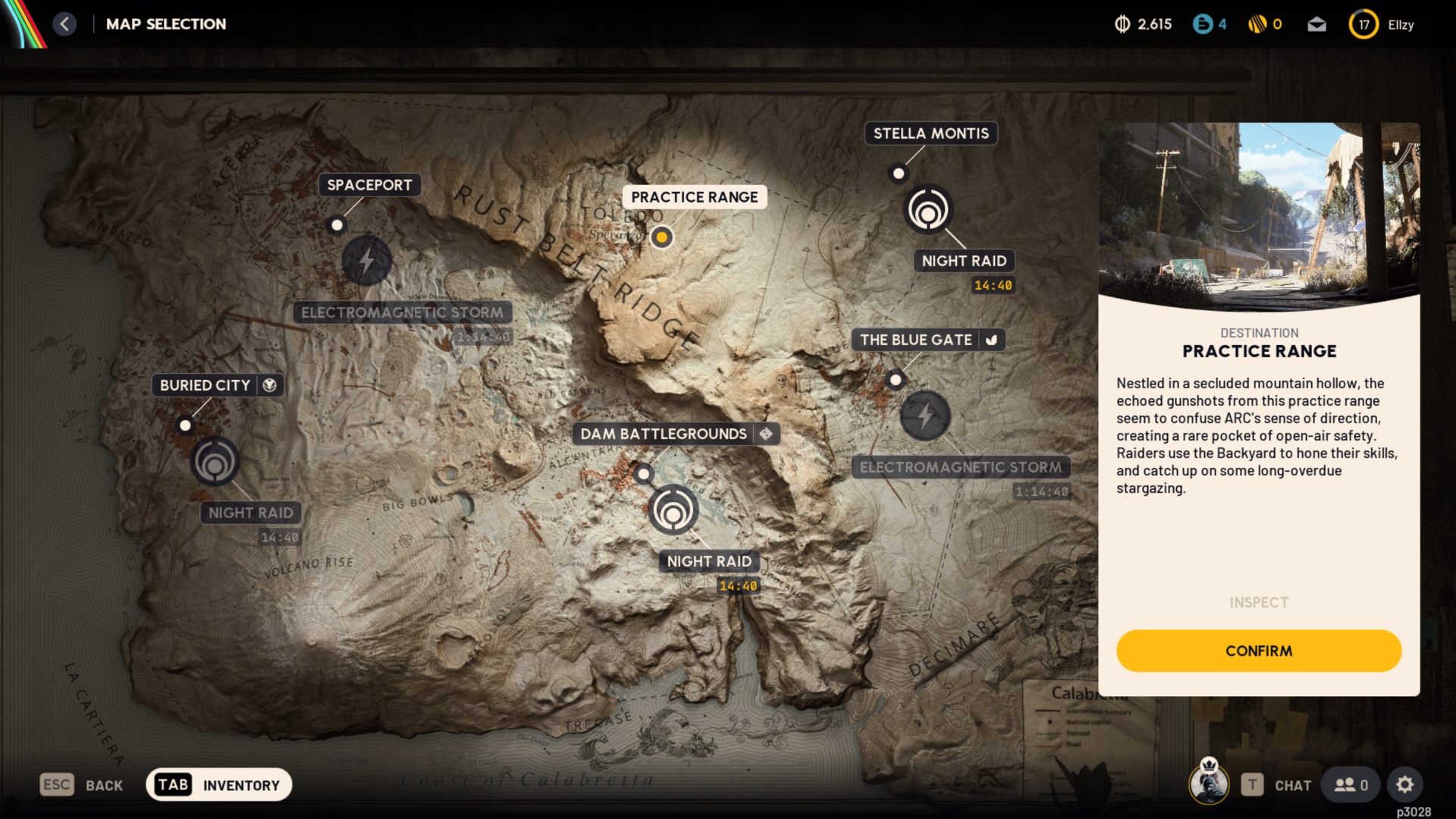Open the mail envelope icon
The width and height of the screenshot is (1456, 819).
1317,24
